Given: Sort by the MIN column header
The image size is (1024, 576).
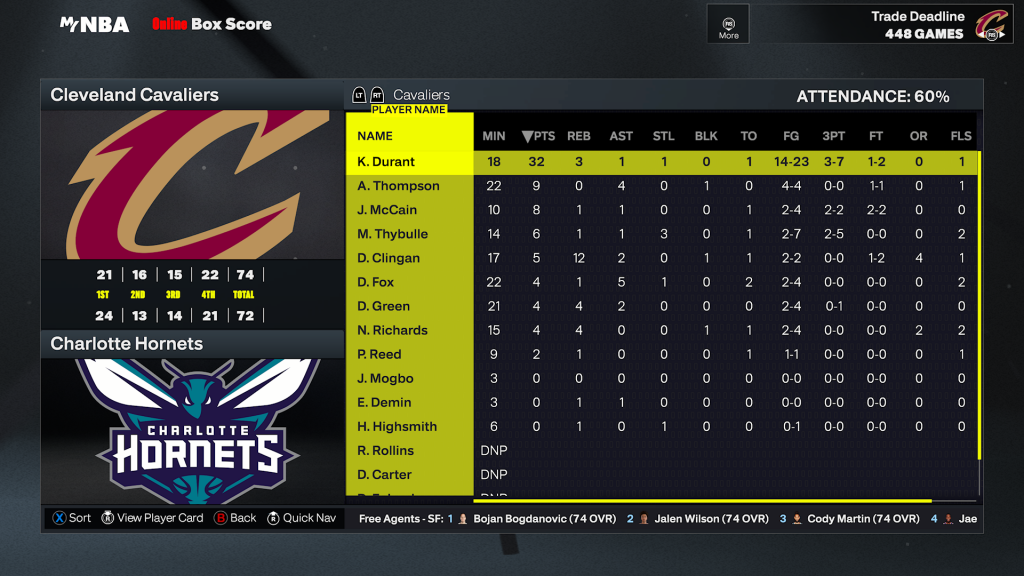Looking at the screenshot, I should [494, 136].
